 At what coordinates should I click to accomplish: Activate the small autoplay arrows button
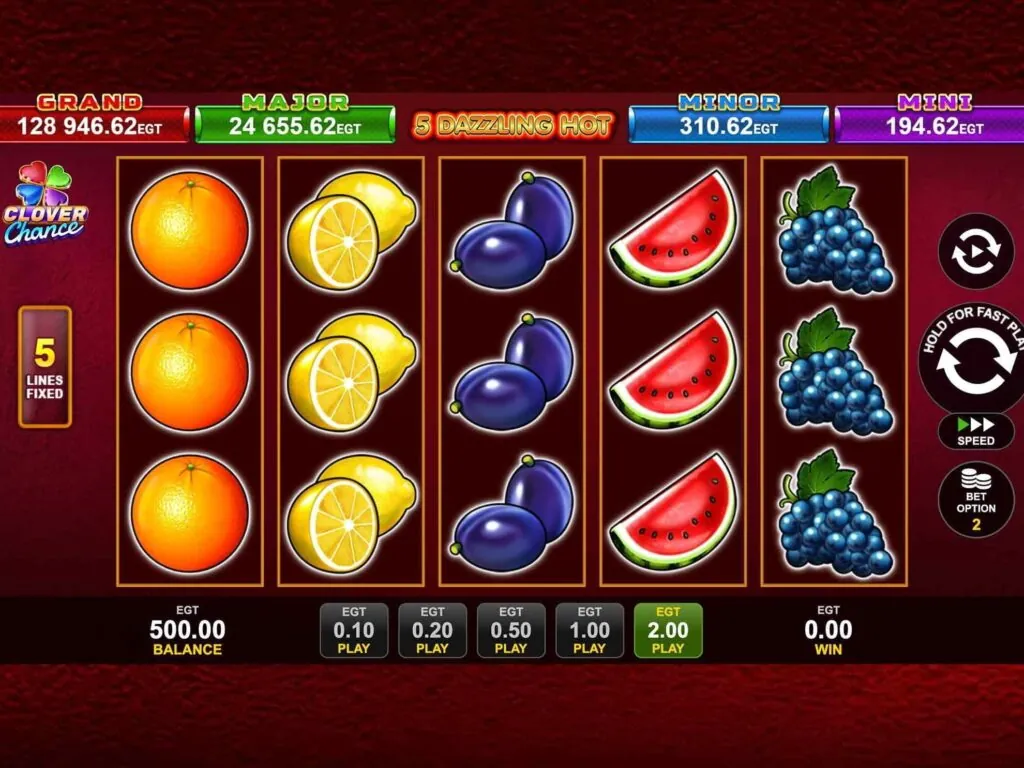(975, 252)
